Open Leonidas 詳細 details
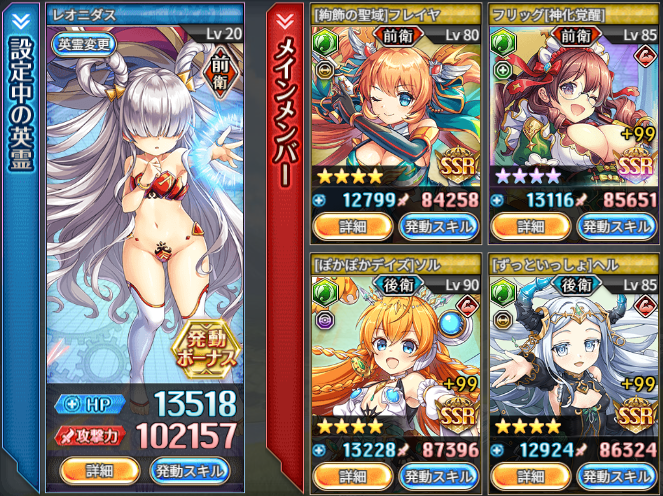This screenshot has height=496, width=663. [98, 469]
